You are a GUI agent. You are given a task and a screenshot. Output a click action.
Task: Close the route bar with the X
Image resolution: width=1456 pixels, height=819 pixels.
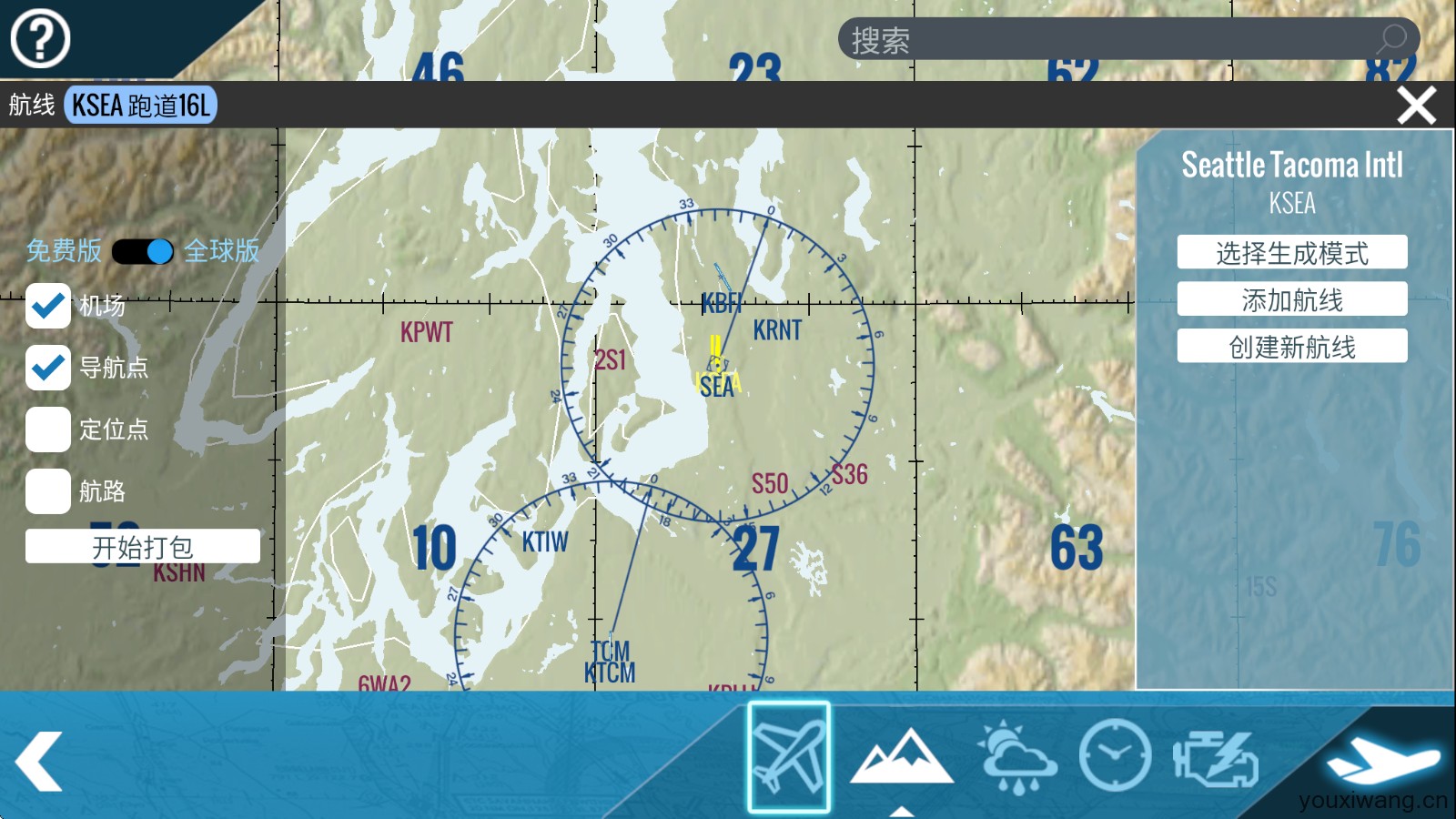(x=1416, y=106)
